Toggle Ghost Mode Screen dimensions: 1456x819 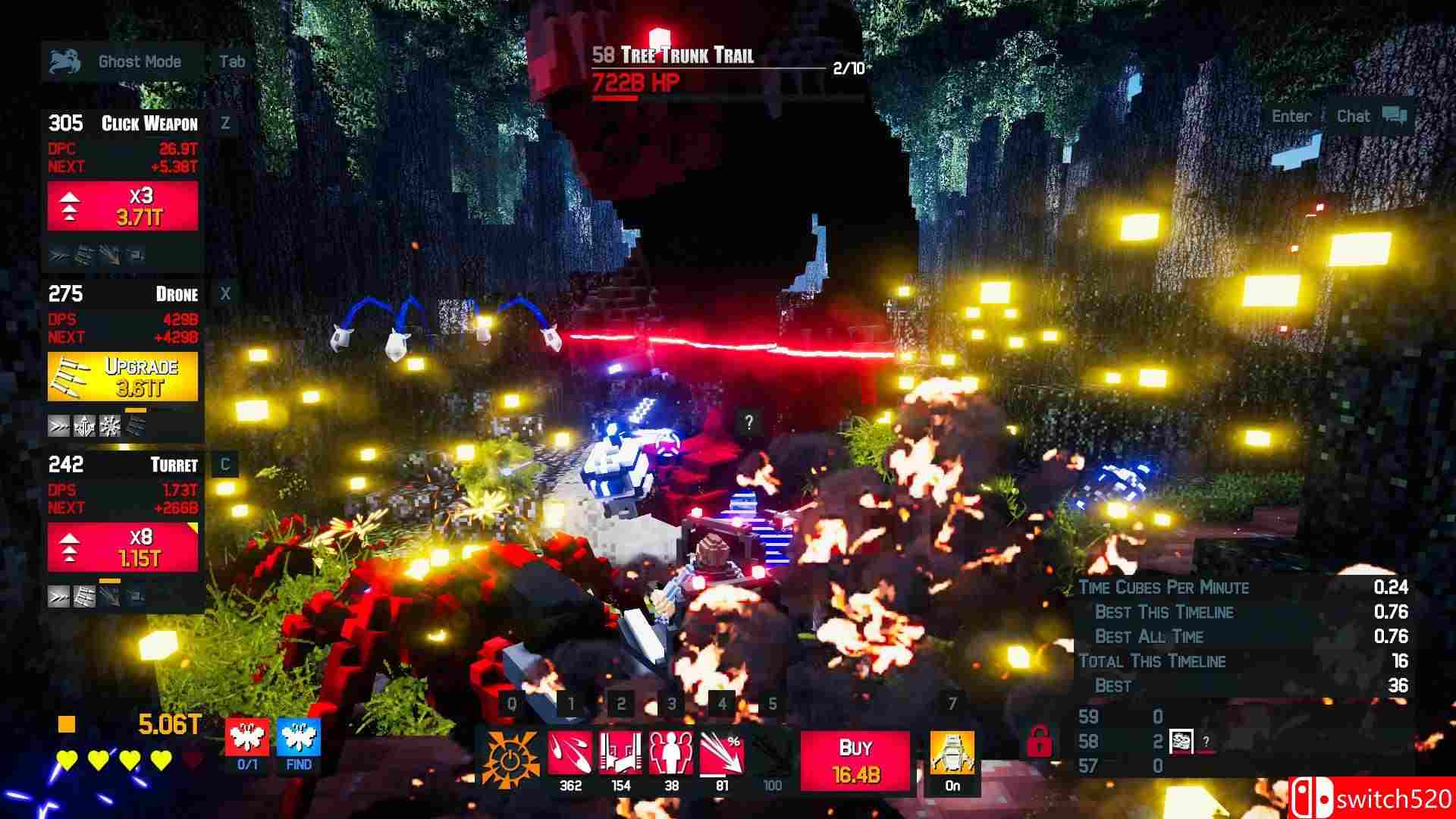click(x=121, y=62)
